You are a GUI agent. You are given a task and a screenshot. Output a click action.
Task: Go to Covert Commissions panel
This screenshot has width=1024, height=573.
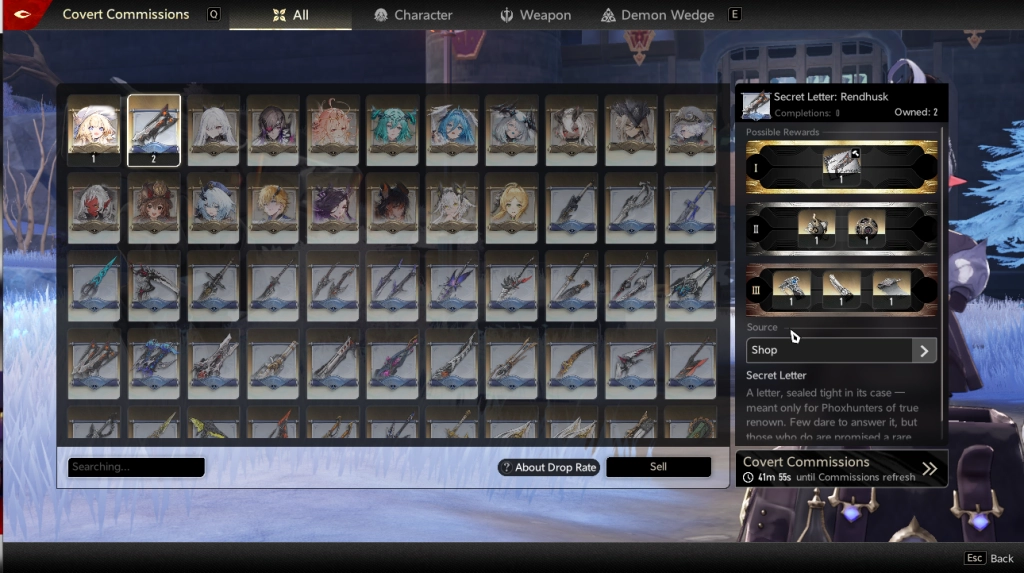click(841, 468)
